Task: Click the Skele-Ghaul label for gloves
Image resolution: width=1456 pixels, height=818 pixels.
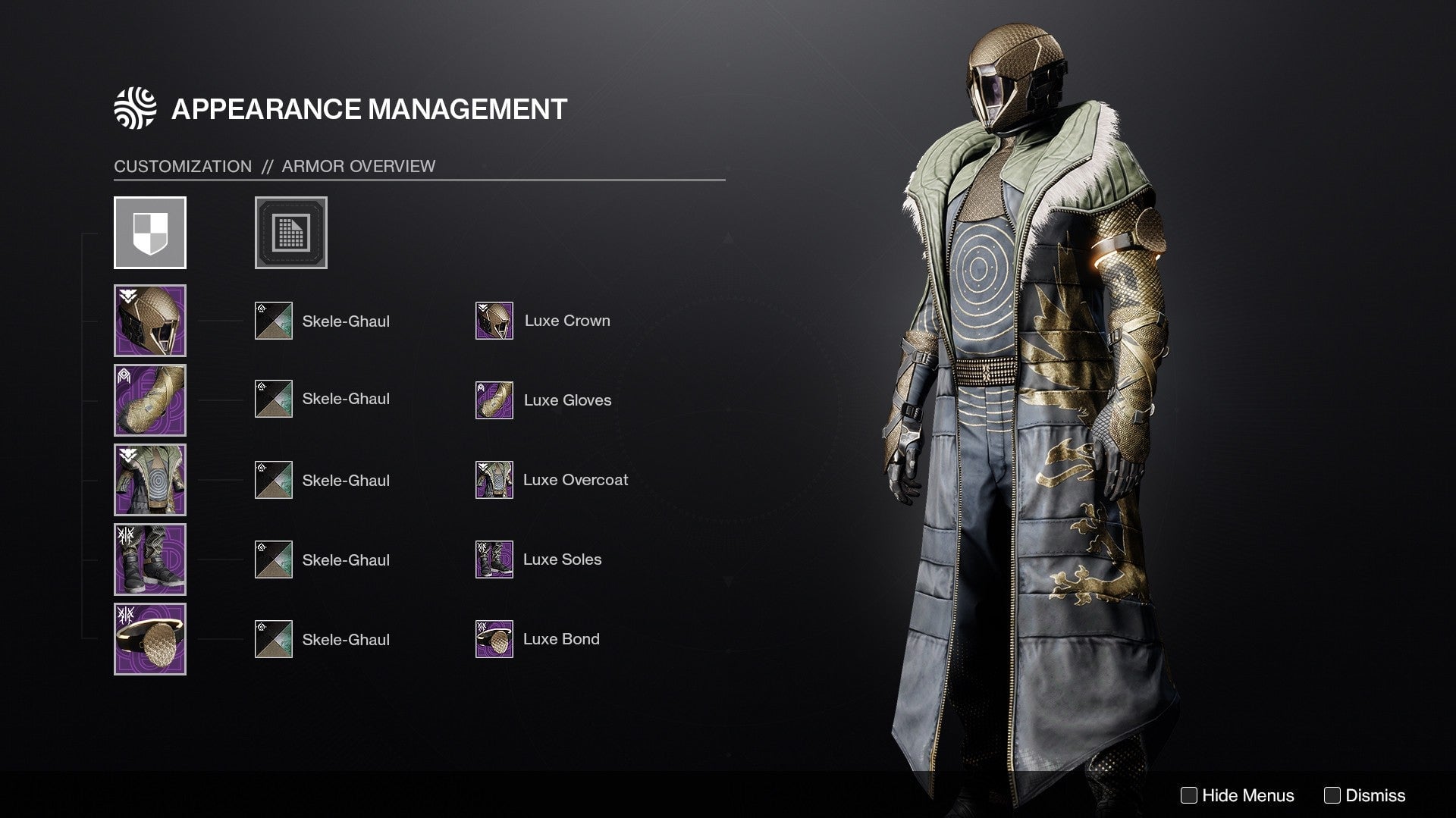Action: pyautogui.click(x=346, y=400)
